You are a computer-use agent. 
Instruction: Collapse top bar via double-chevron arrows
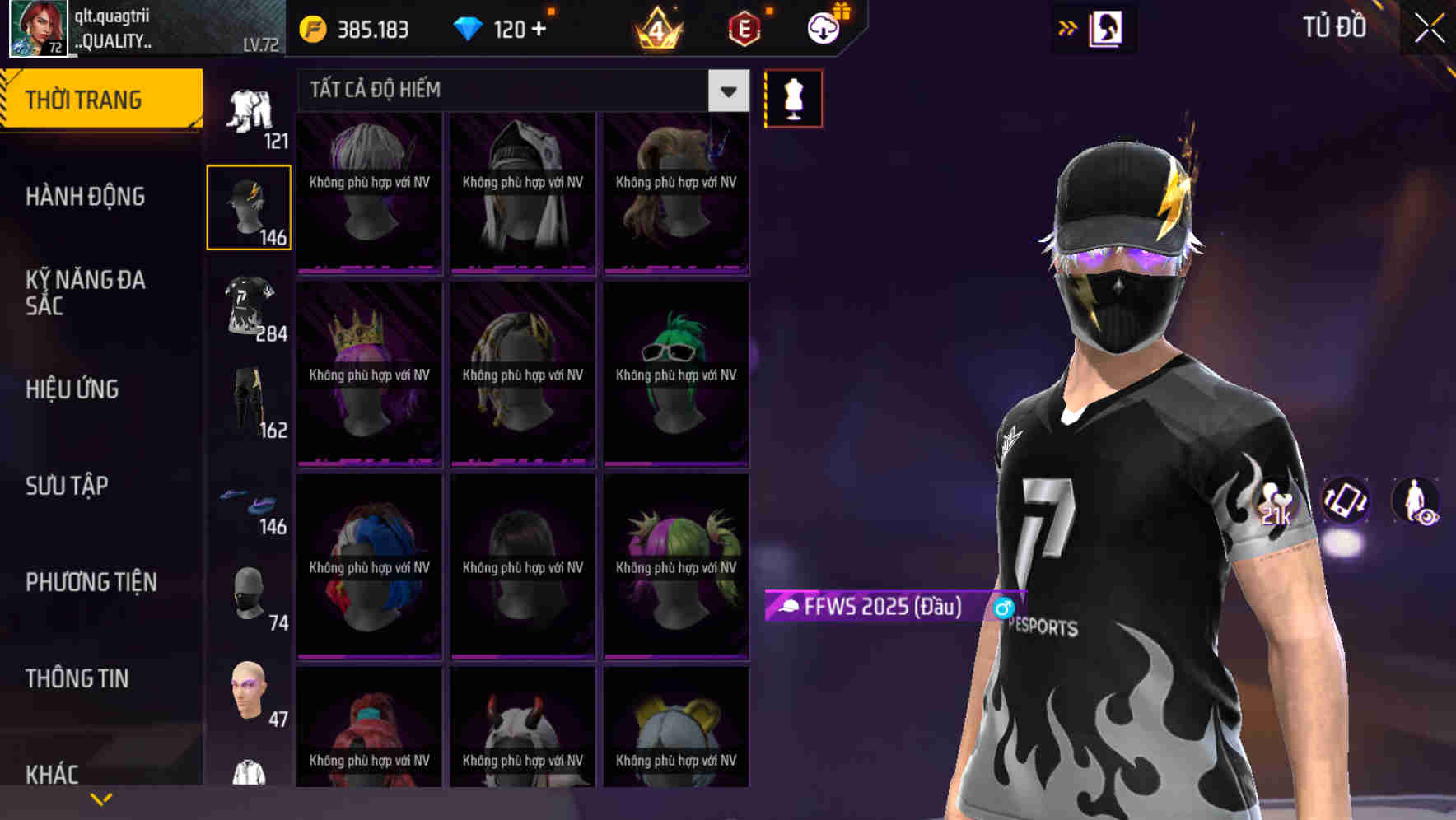1067,27
